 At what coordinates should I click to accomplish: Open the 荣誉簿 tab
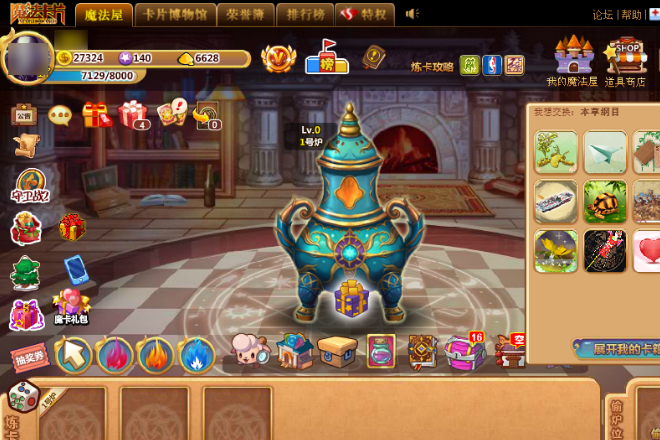[245, 14]
